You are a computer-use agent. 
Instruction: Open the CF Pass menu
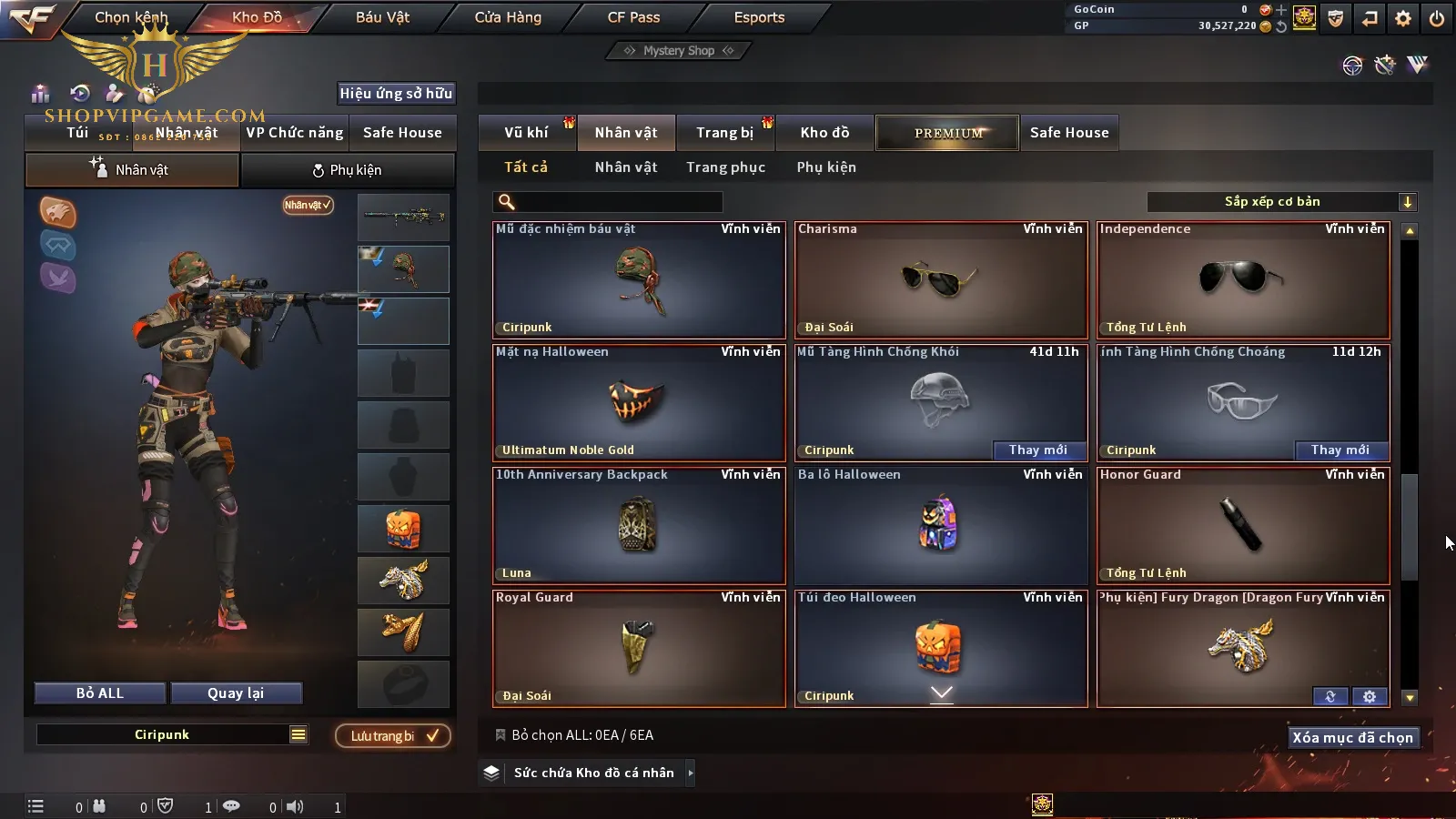(x=633, y=17)
